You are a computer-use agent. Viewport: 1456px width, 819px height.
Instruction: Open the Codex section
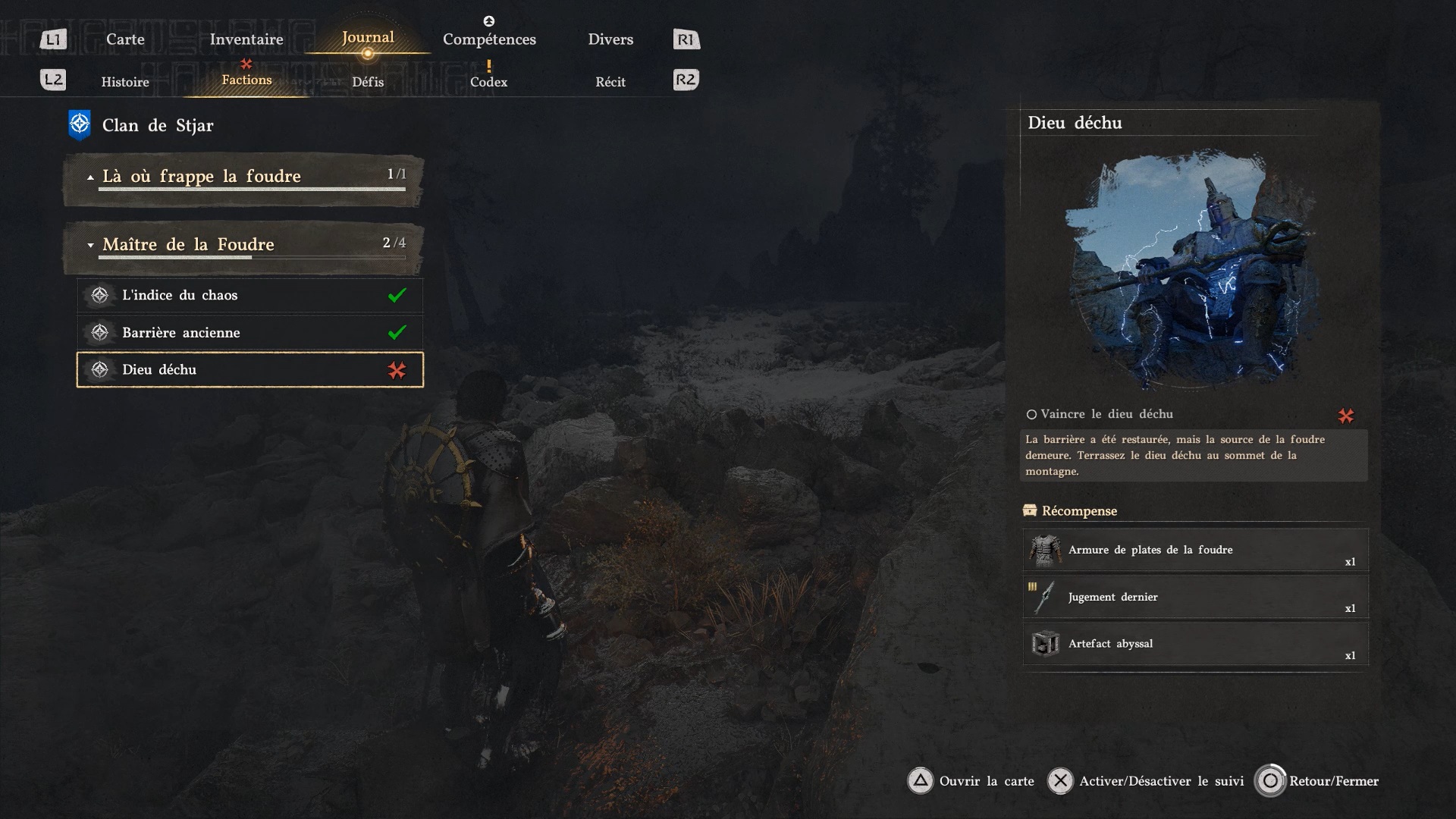(x=488, y=82)
